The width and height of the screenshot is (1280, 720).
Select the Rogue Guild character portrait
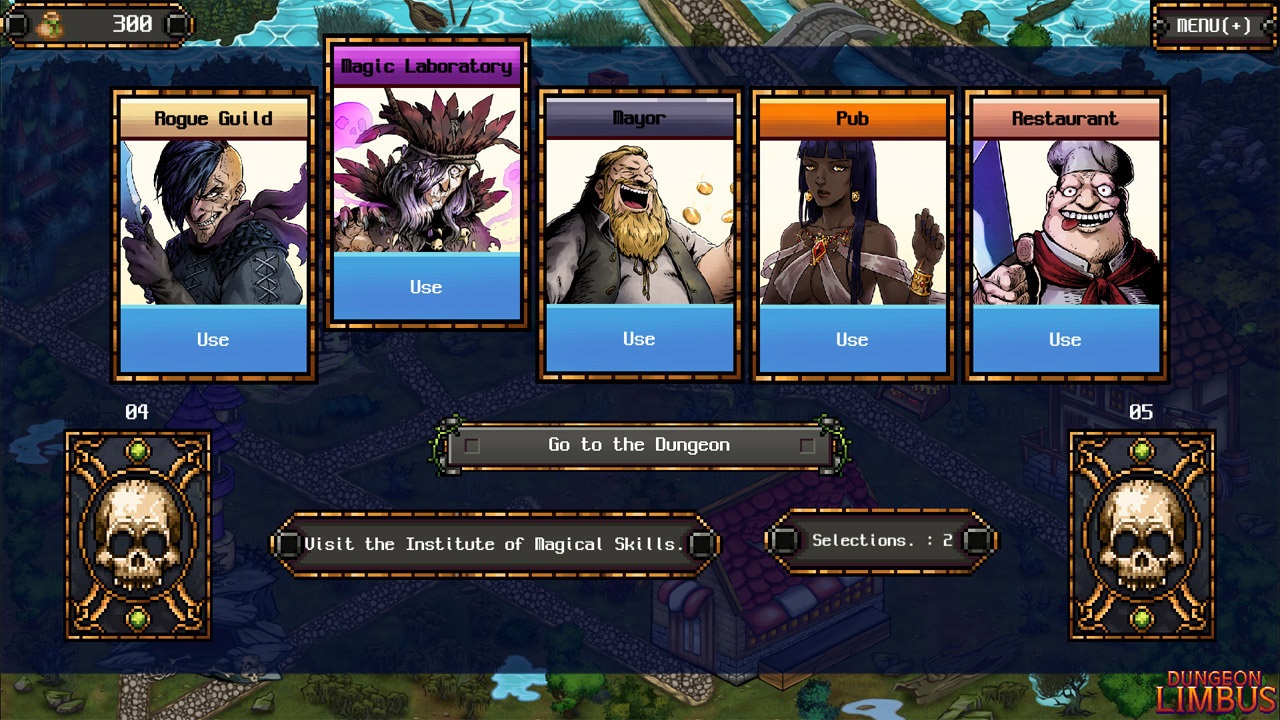213,220
